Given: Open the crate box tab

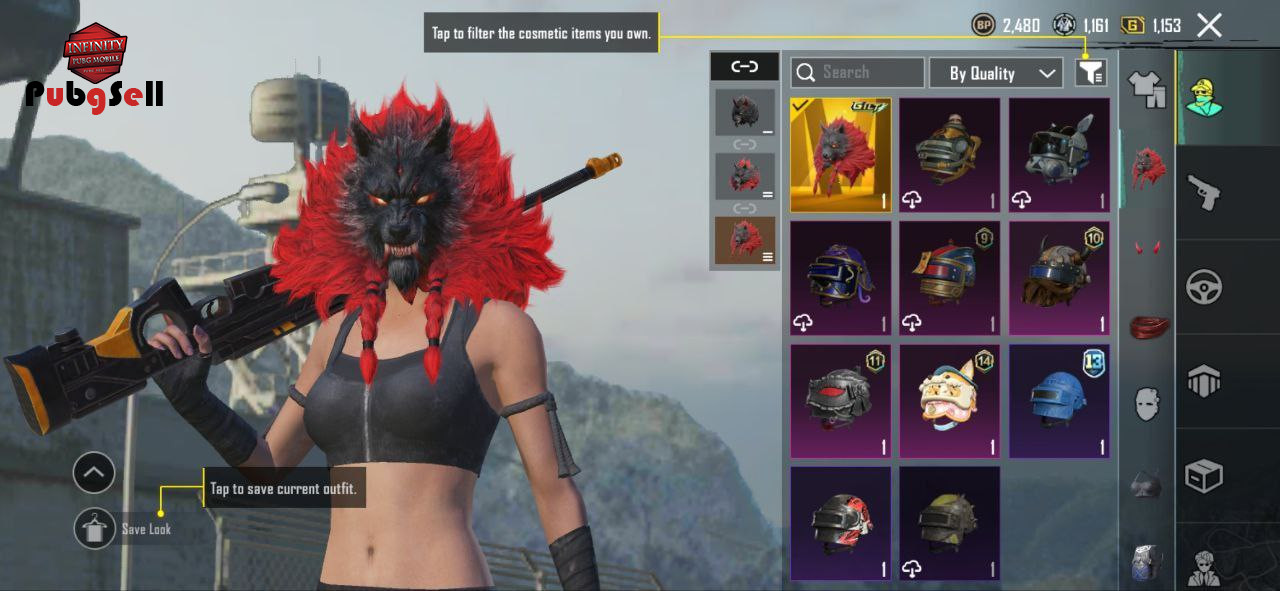Looking at the screenshot, I should [x=1203, y=477].
